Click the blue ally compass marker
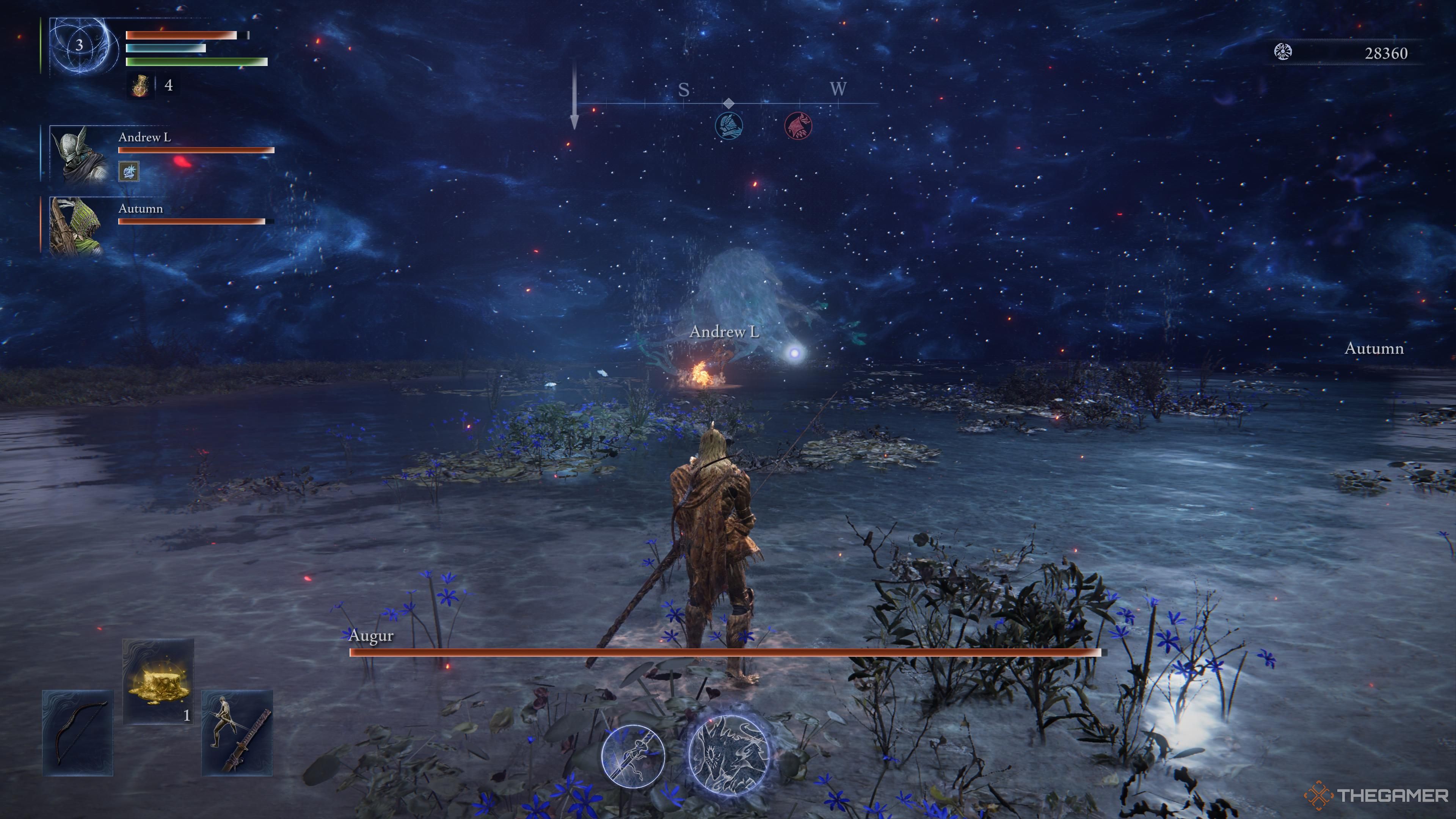 (728, 126)
